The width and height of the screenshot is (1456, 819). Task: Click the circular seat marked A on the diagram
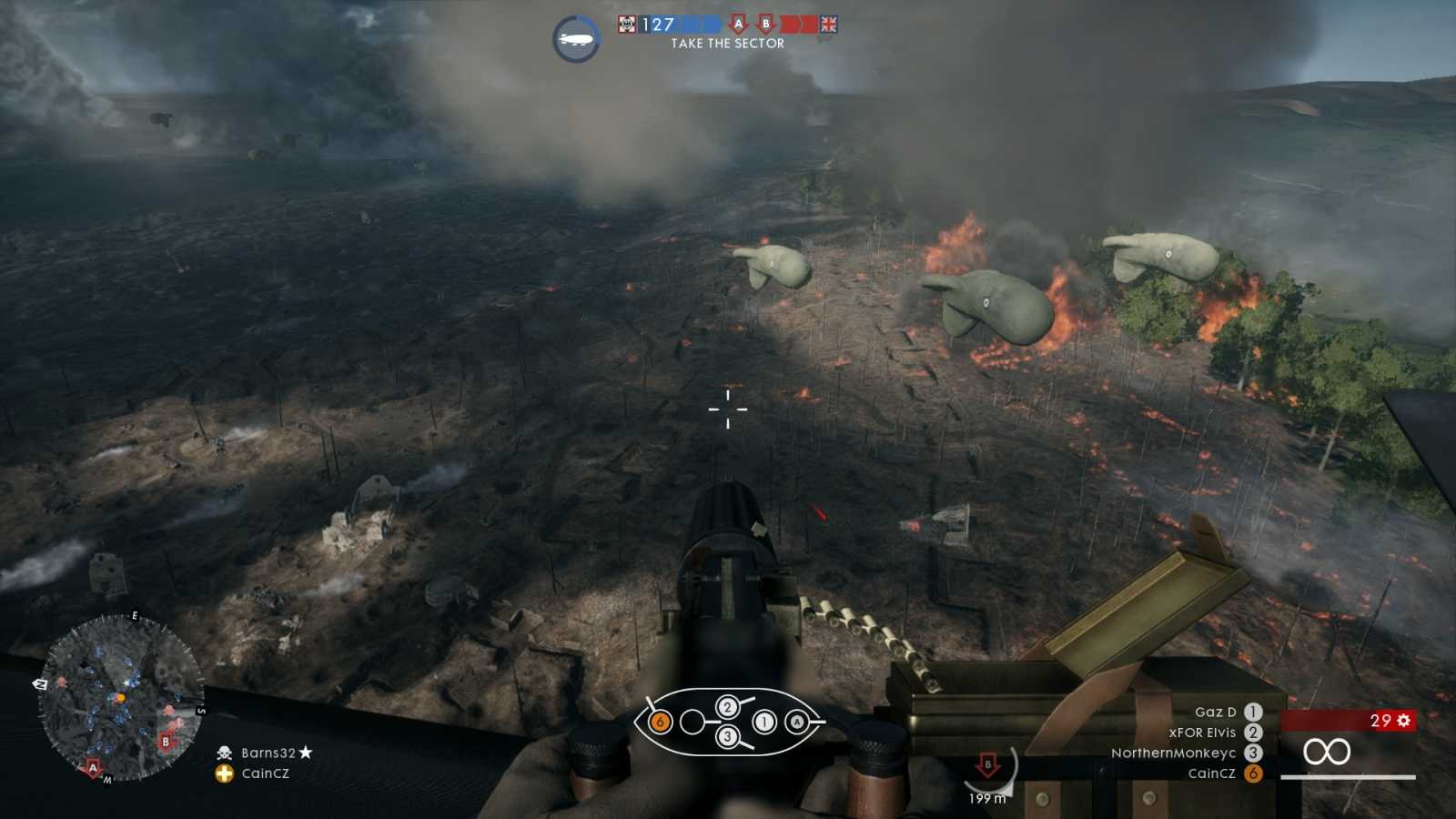797,722
